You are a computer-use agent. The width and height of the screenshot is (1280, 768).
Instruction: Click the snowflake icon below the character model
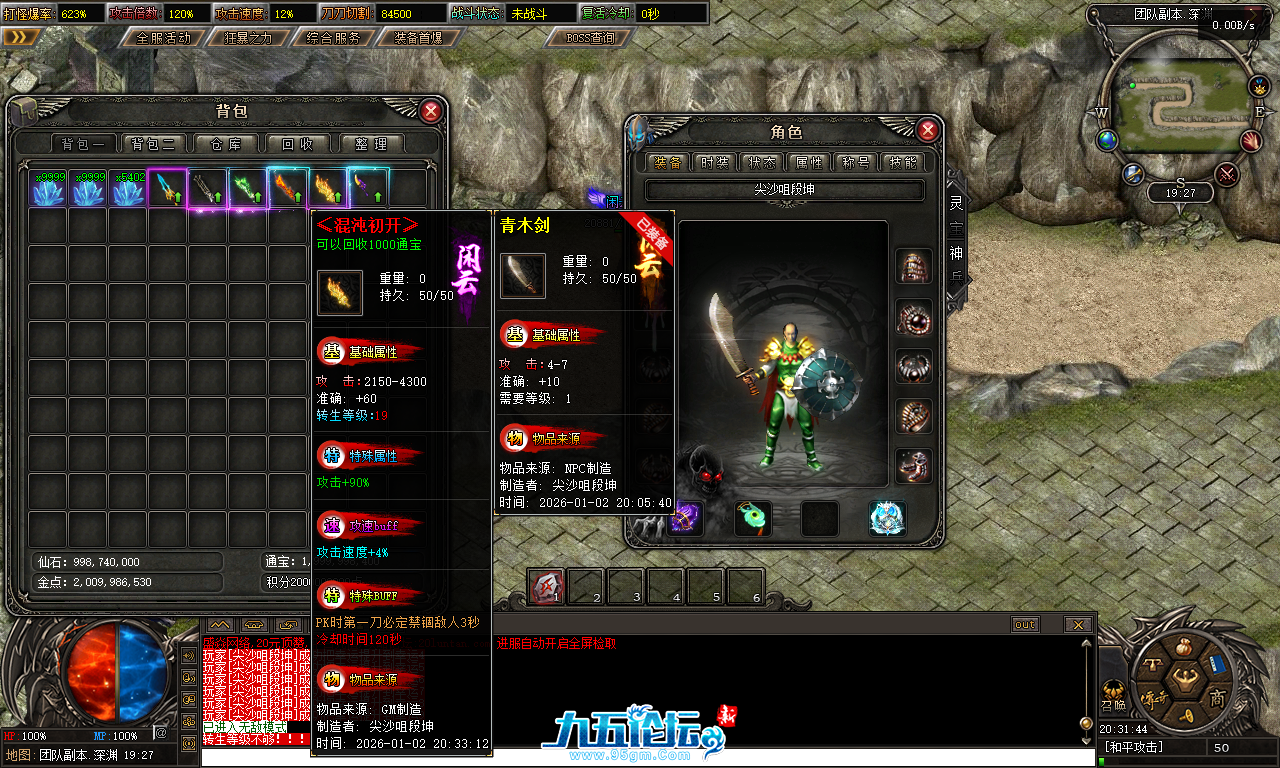[886, 519]
